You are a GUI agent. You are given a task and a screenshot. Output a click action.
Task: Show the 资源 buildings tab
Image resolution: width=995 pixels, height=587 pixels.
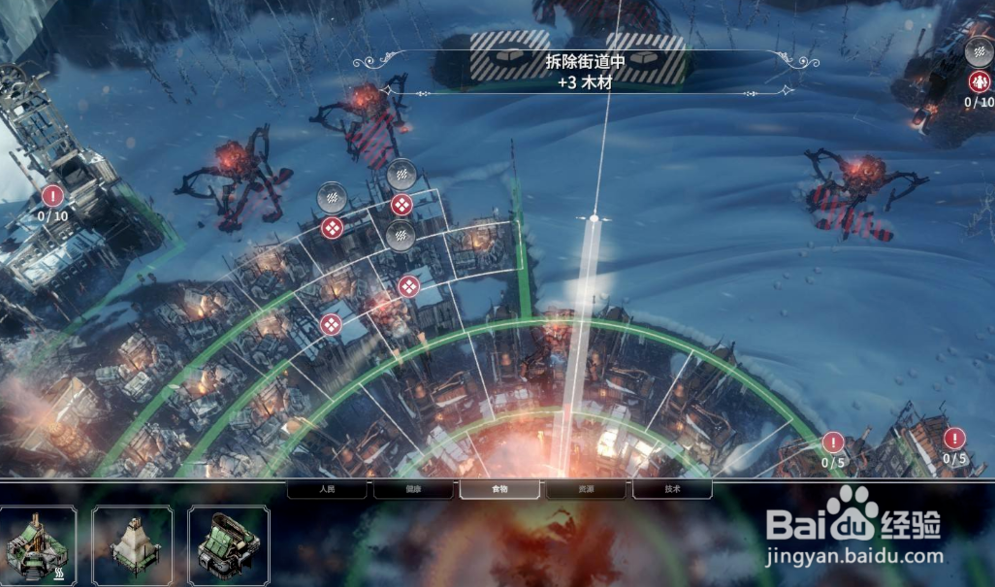(x=585, y=490)
